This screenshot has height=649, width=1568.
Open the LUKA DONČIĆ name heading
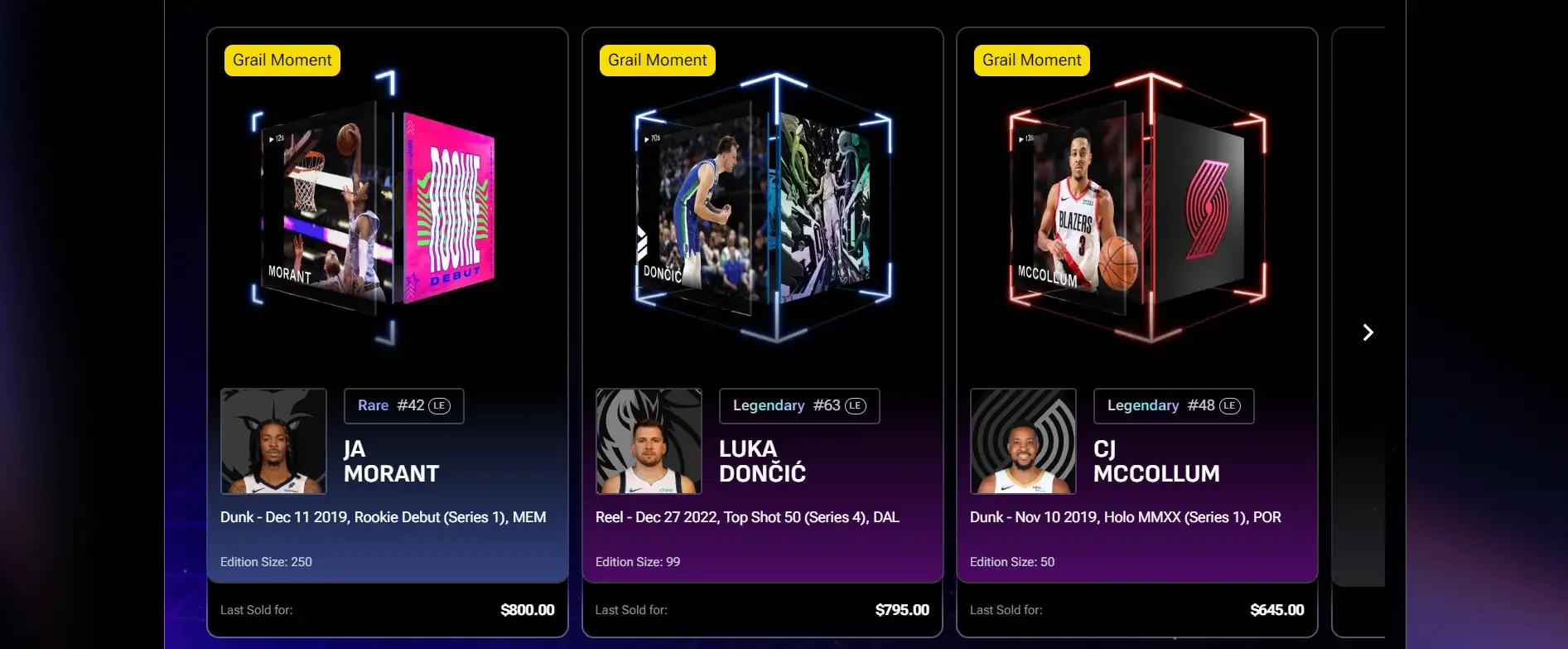(x=762, y=462)
